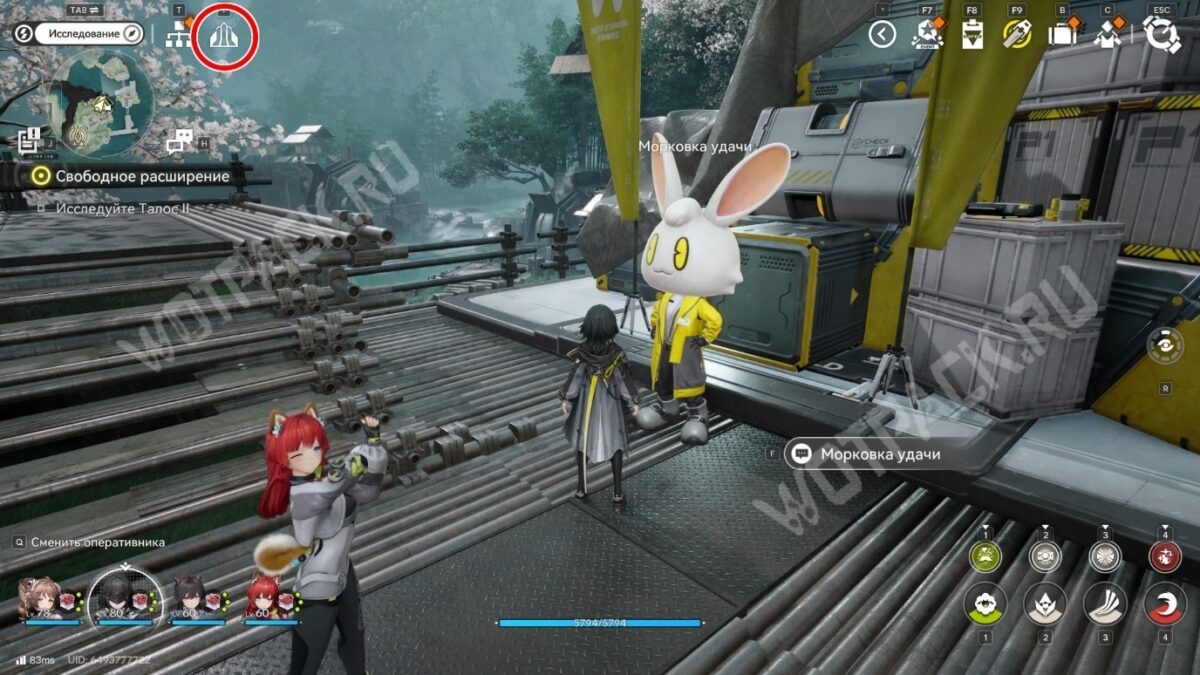Activate the green-ringed sheep skill icon

(985, 556)
